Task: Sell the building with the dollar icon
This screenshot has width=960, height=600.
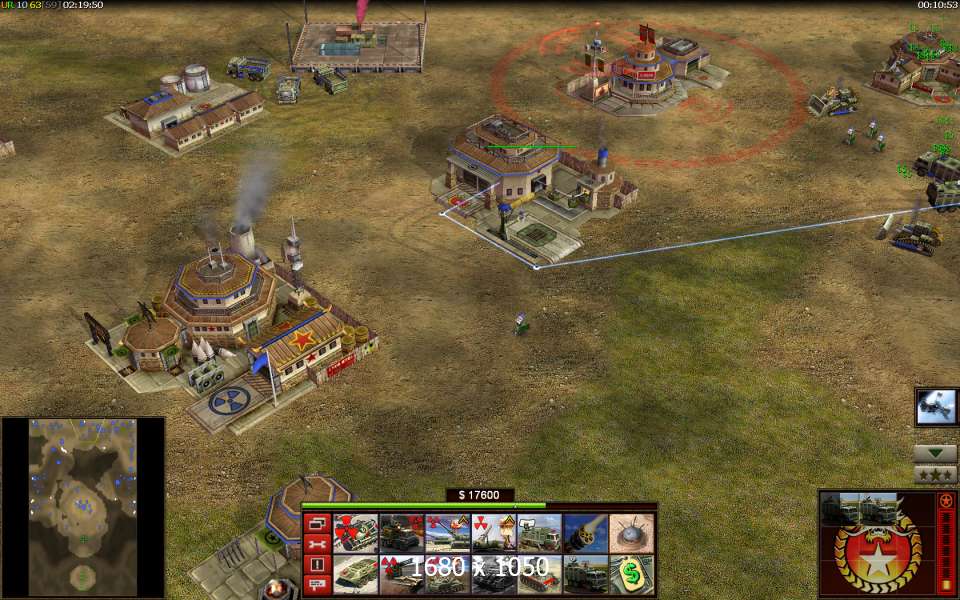Action: pyautogui.click(x=630, y=574)
